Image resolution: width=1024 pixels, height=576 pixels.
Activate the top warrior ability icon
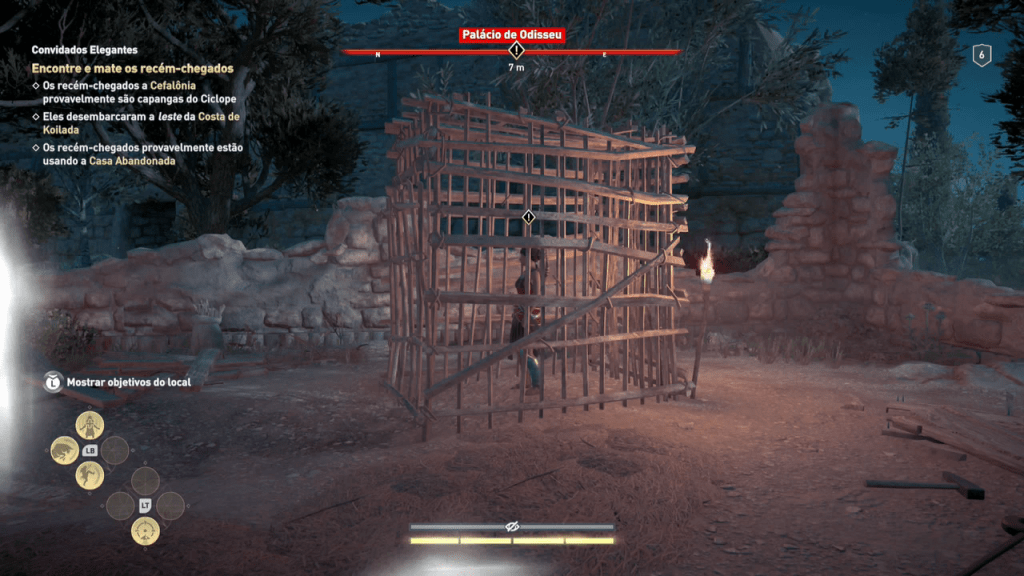click(90, 425)
